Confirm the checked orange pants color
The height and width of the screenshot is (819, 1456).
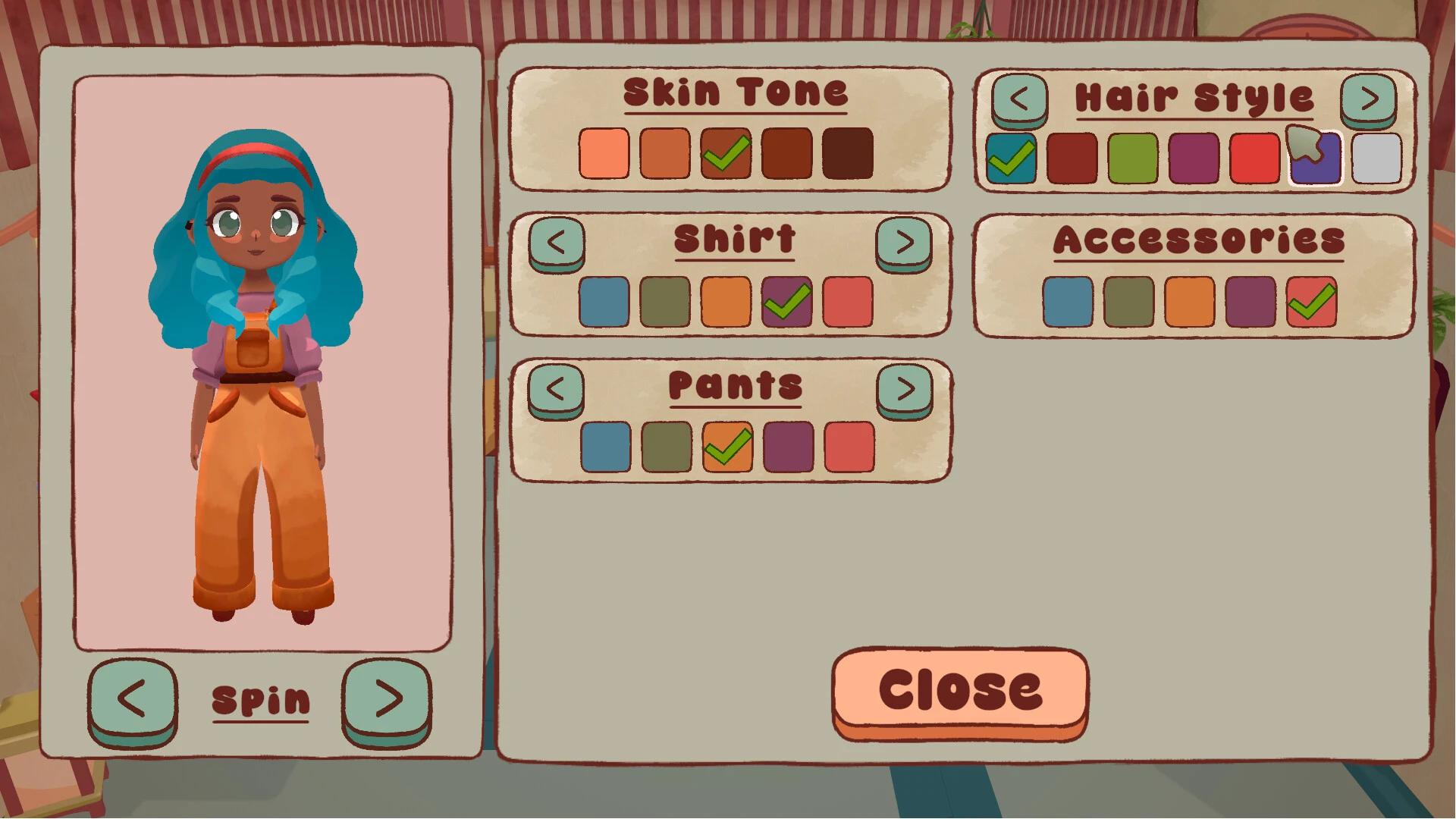(726, 448)
